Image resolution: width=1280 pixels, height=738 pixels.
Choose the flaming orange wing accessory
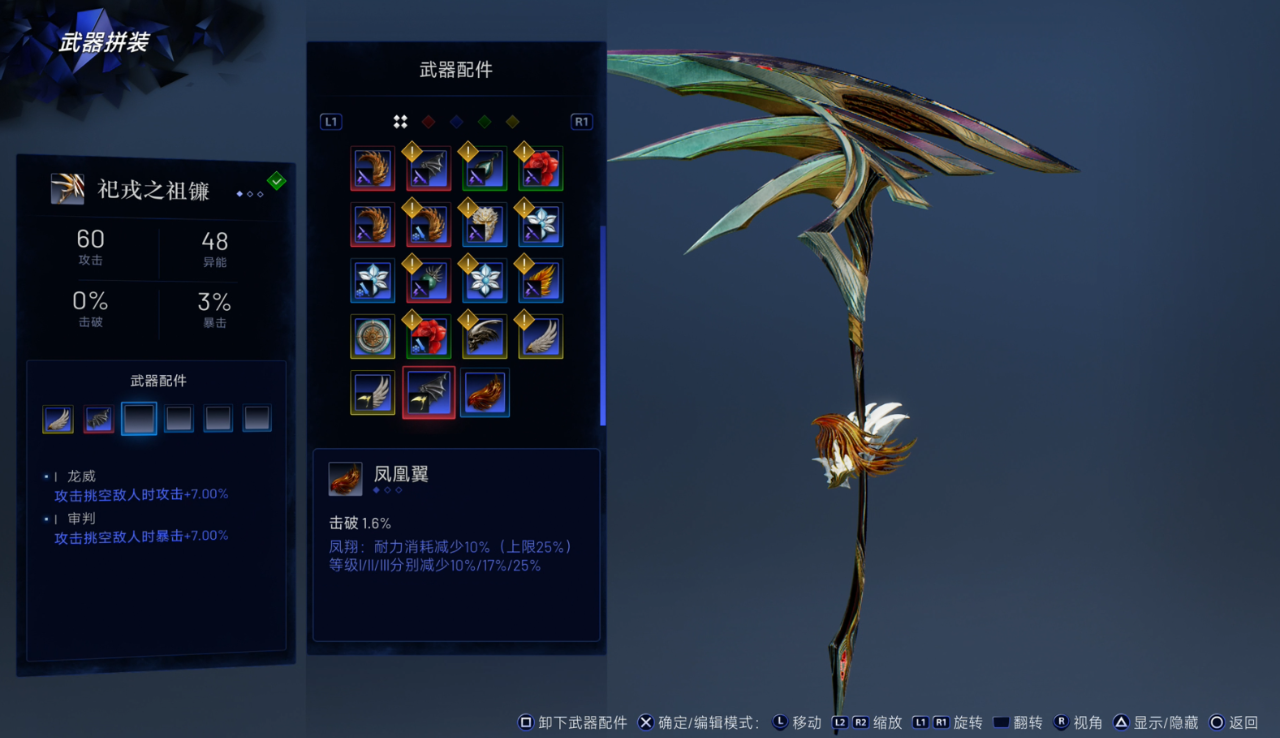coord(541,281)
